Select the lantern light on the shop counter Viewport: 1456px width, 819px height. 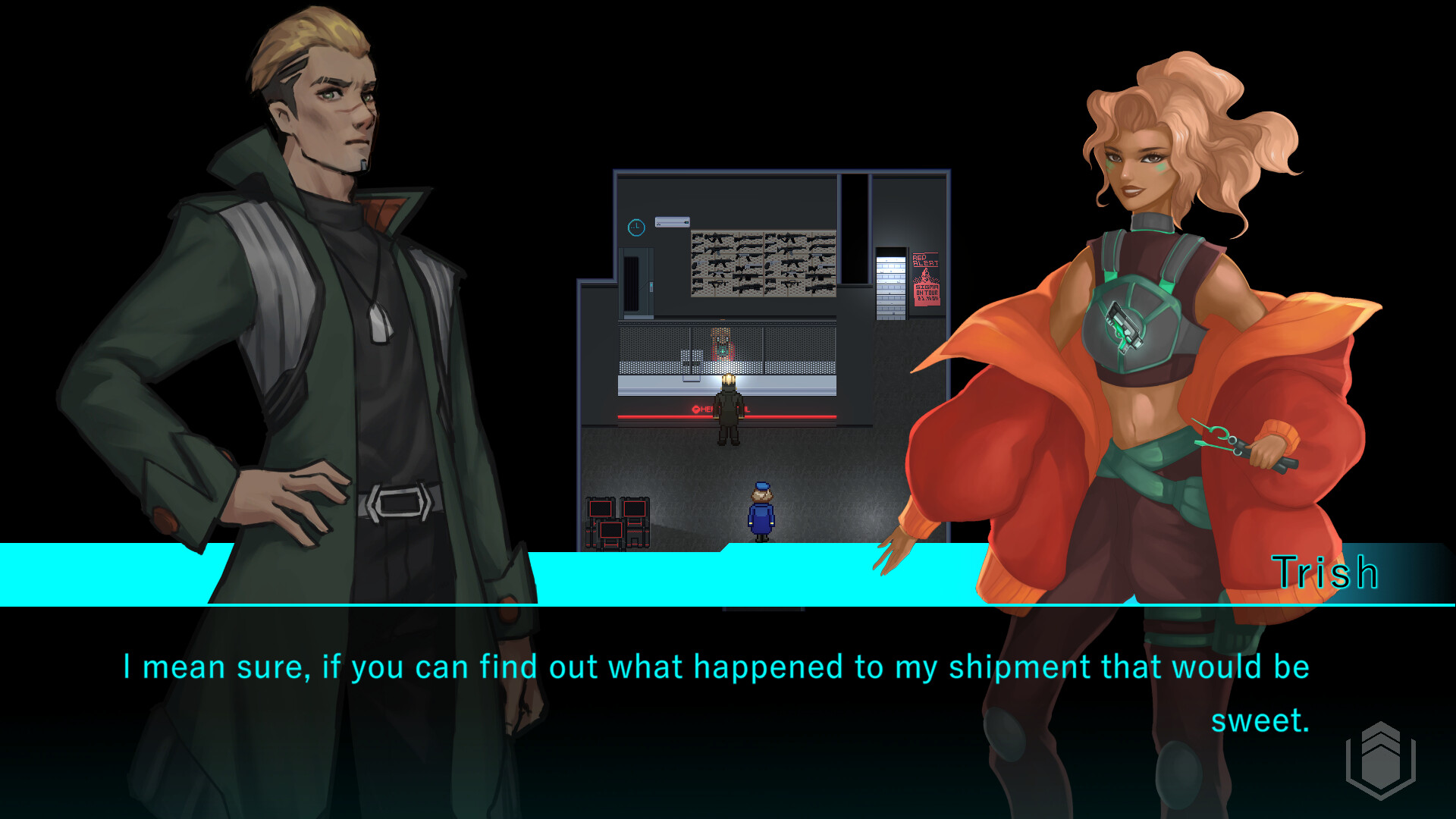click(x=728, y=379)
